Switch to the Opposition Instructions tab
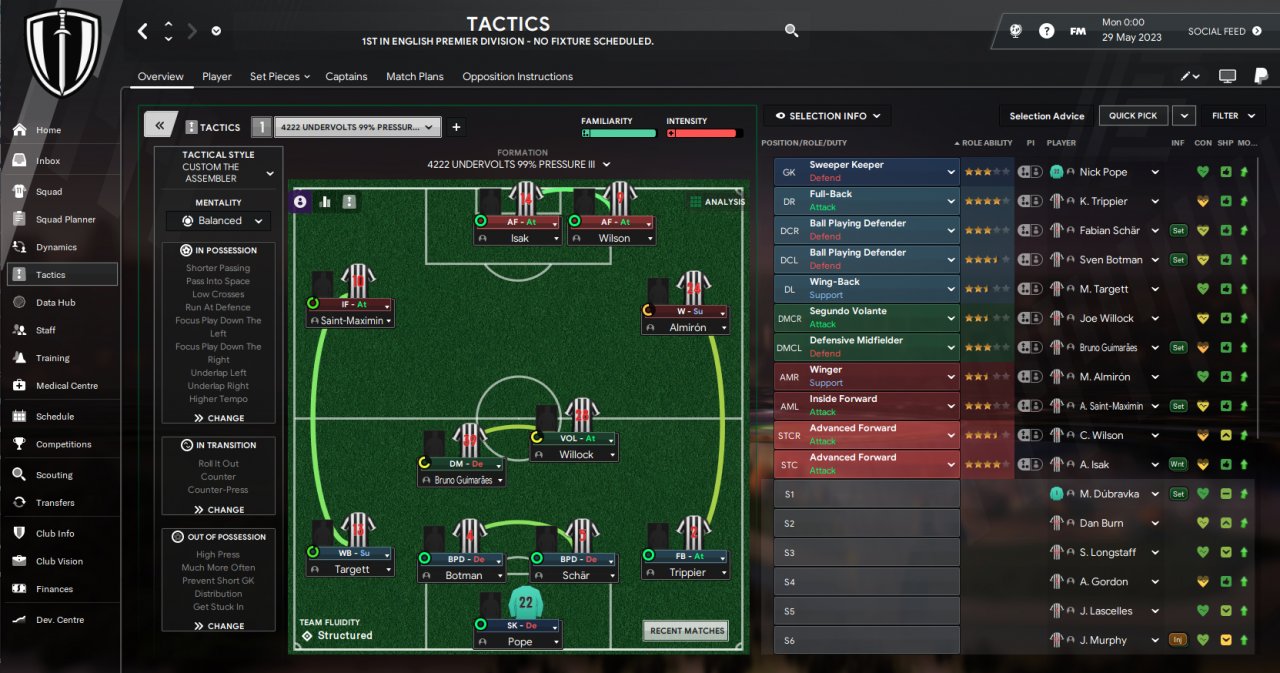Screen dimensions: 1280x673 point(517,77)
